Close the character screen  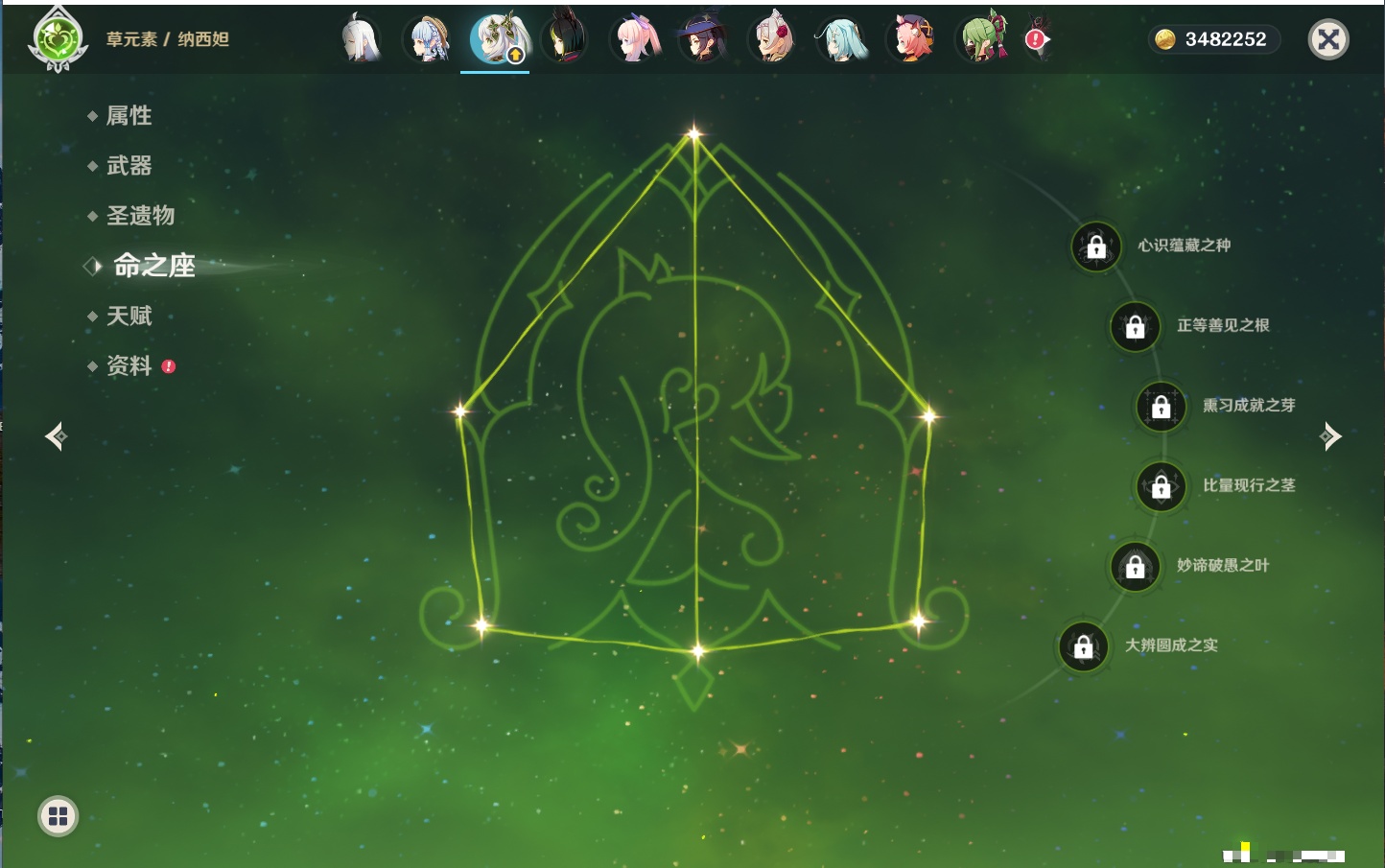[x=1328, y=39]
